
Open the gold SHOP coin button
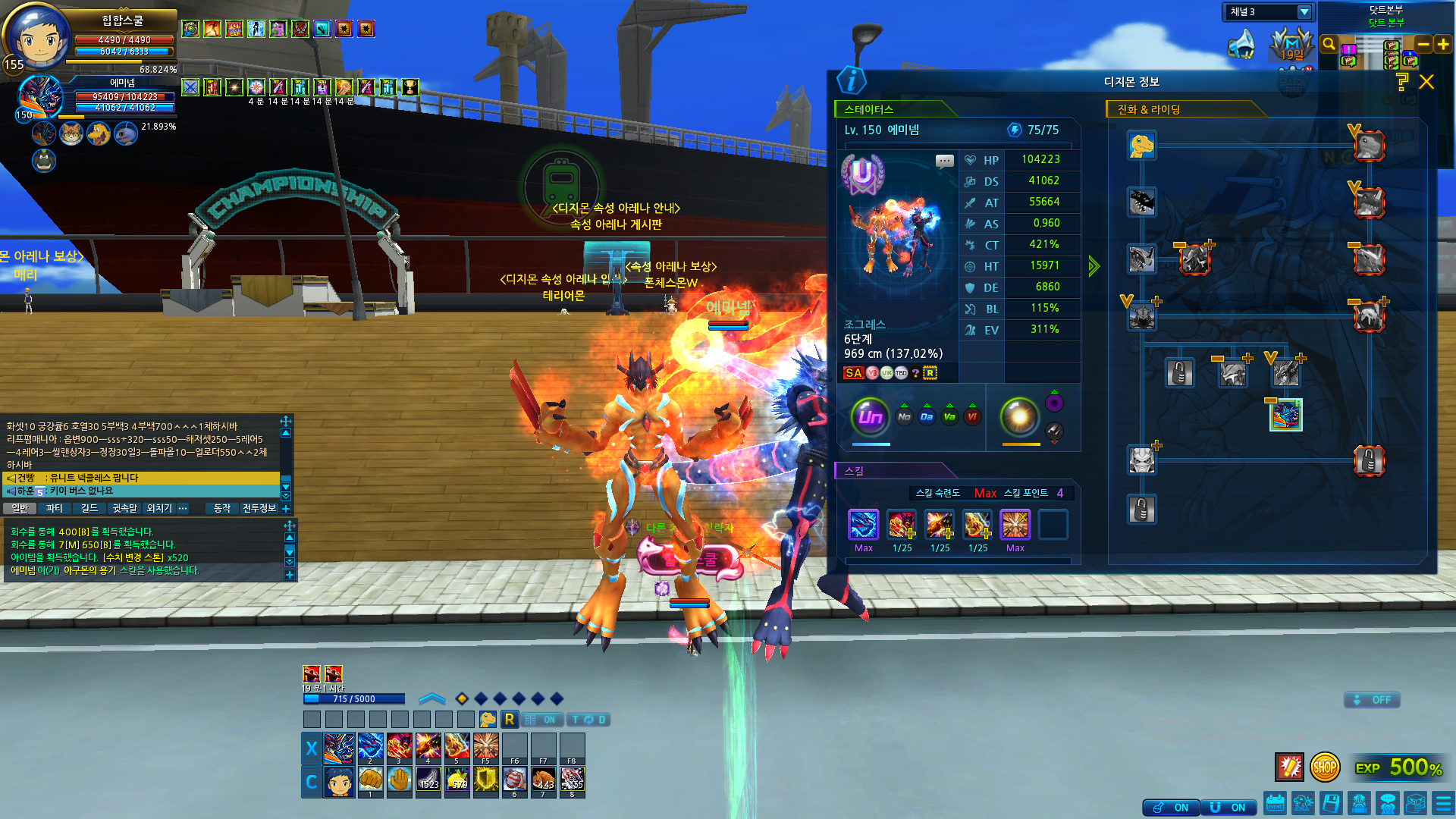1325,767
